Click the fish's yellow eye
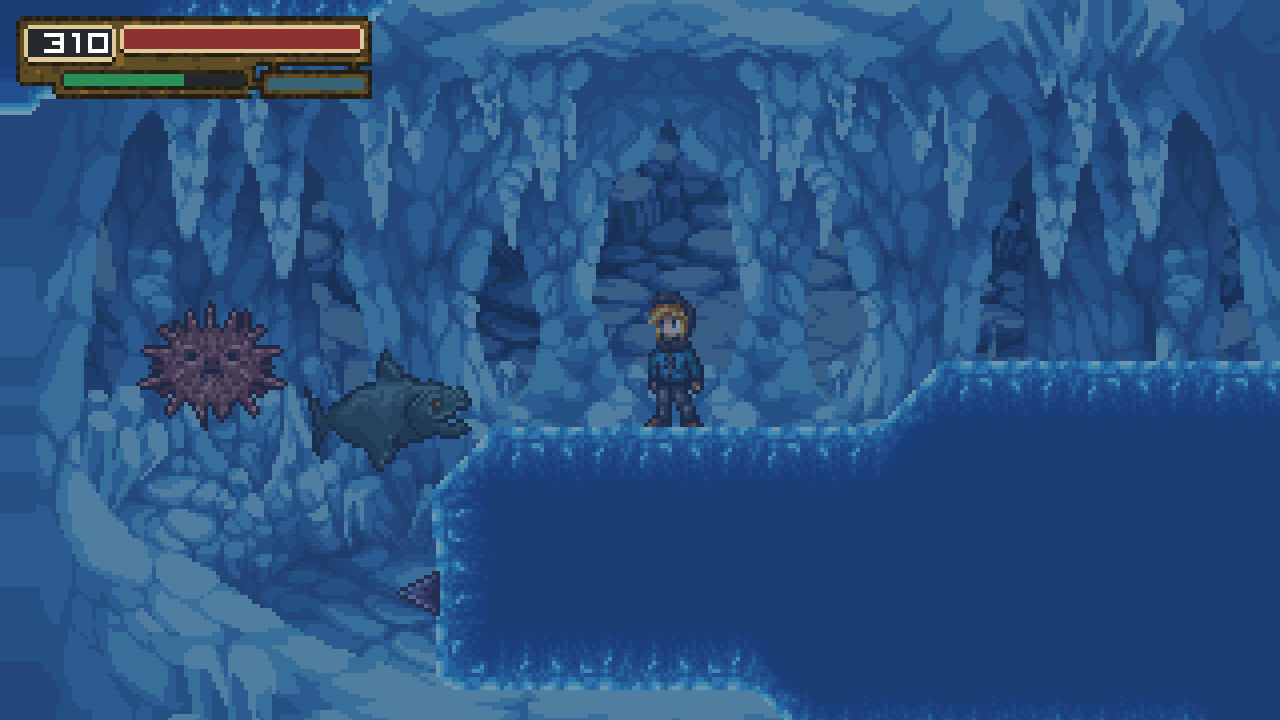The width and height of the screenshot is (1280, 720). [435, 403]
